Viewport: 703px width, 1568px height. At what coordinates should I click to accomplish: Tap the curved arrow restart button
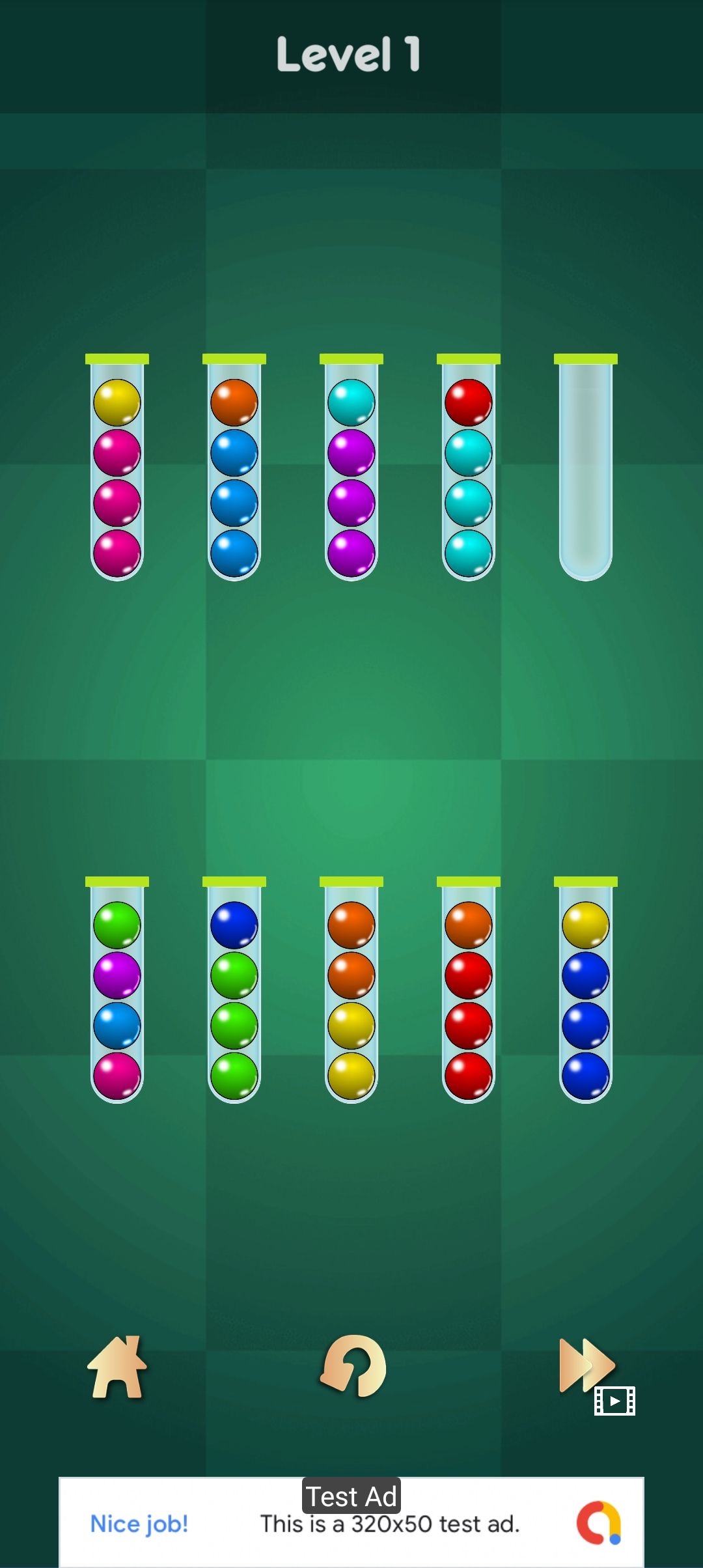pyautogui.click(x=353, y=1366)
